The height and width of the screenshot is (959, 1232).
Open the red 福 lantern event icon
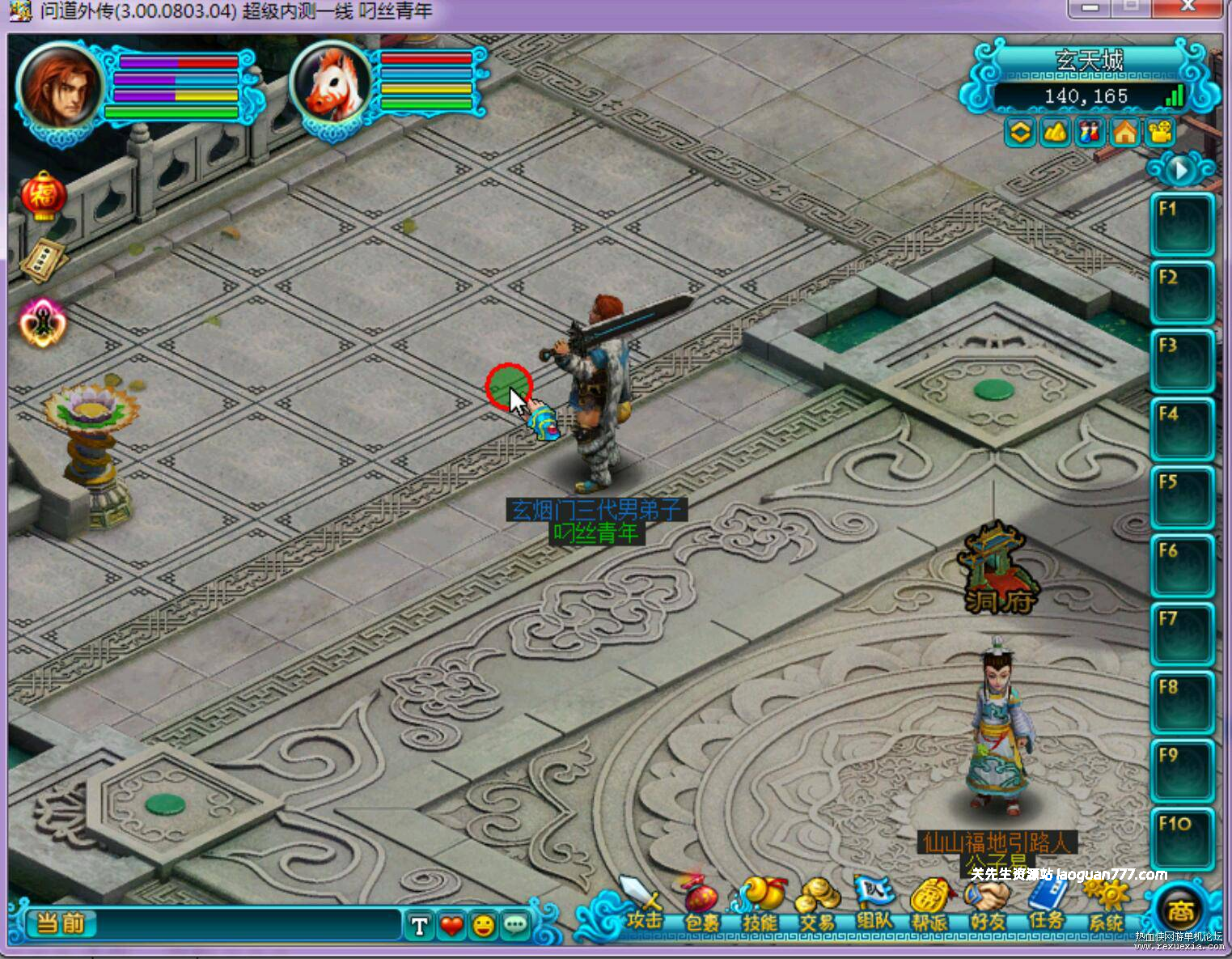pyautogui.click(x=43, y=196)
